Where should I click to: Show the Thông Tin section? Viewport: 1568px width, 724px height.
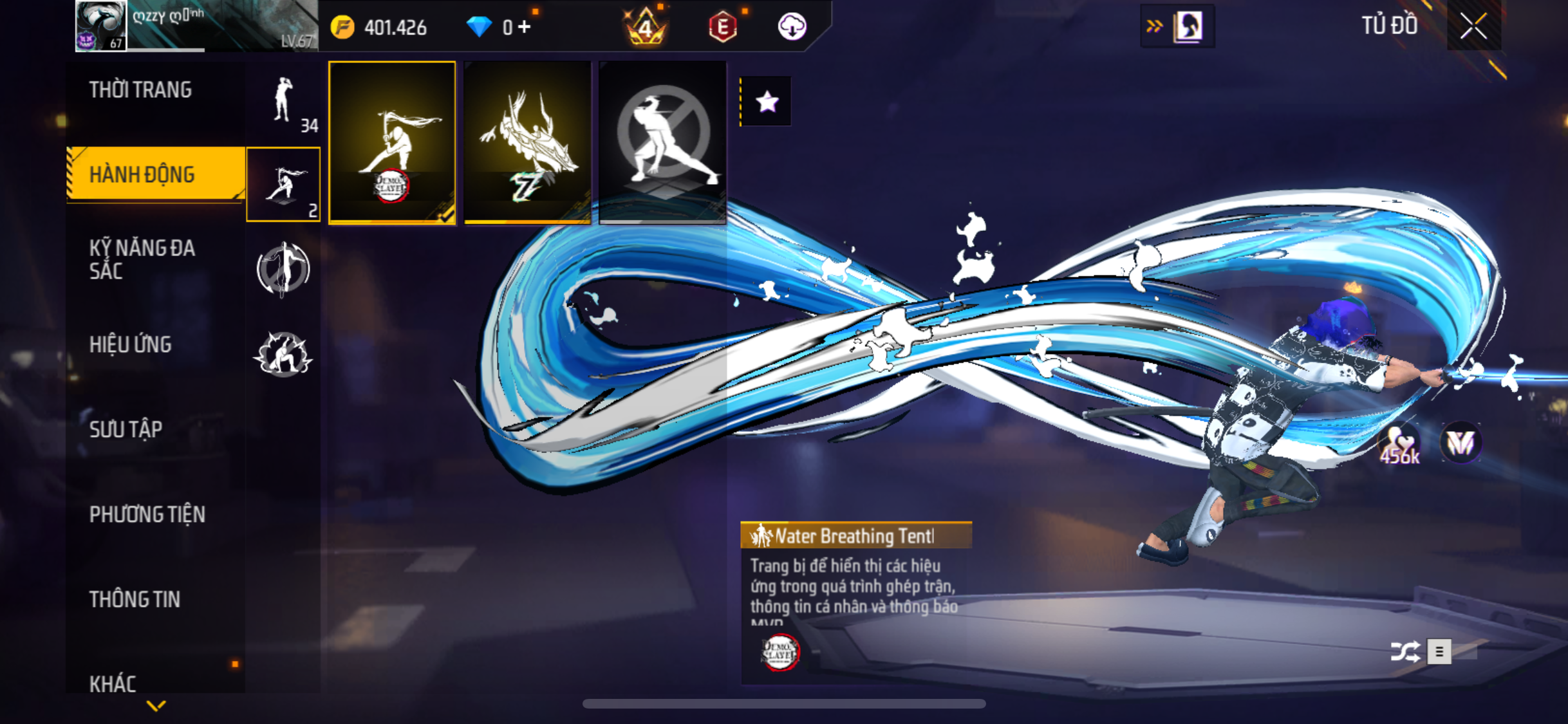[x=135, y=599]
